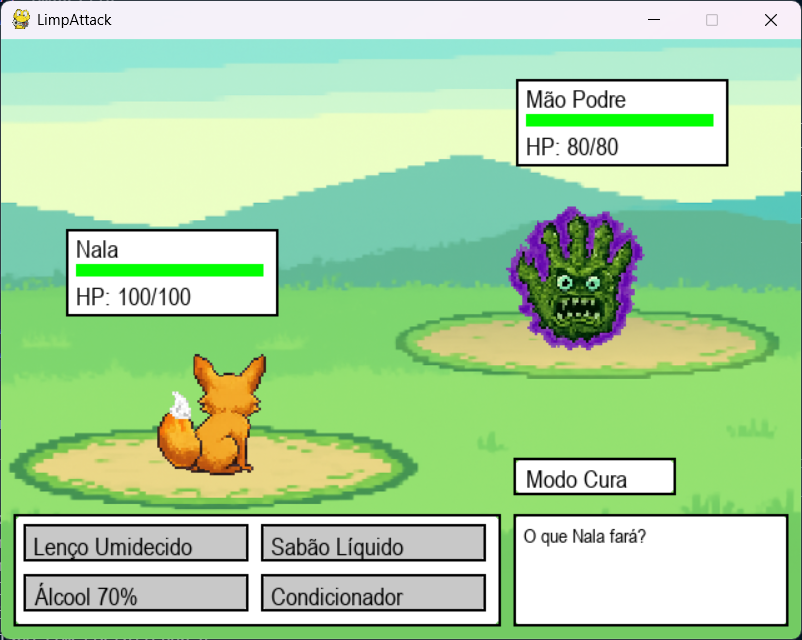Choose the Álcool 70% move
Viewport: 802px width, 640px height.
click(x=136, y=593)
